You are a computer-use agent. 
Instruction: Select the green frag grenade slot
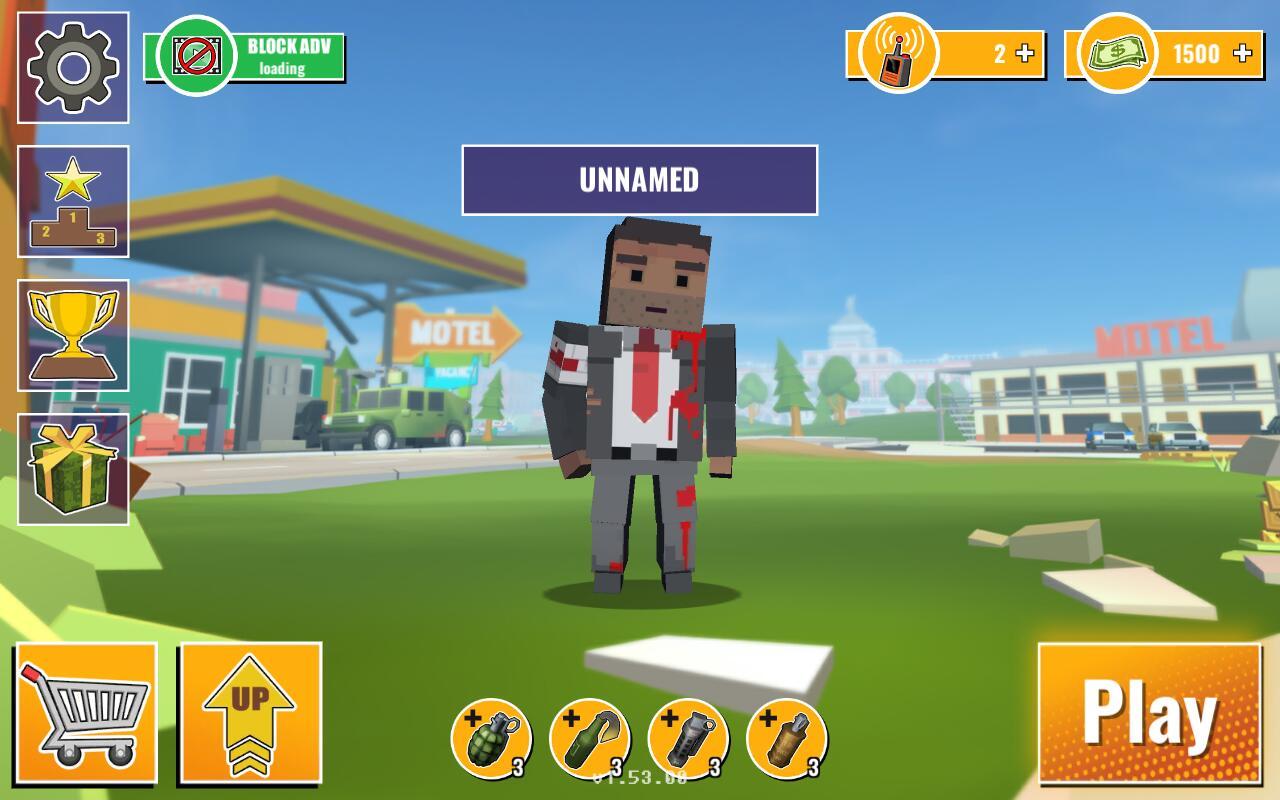point(490,739)
